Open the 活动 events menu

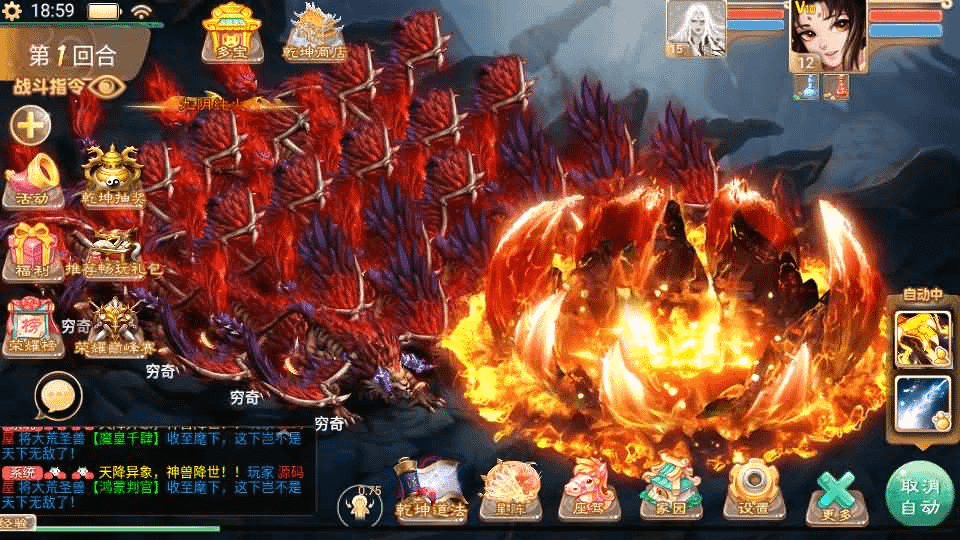click(33, 177)
